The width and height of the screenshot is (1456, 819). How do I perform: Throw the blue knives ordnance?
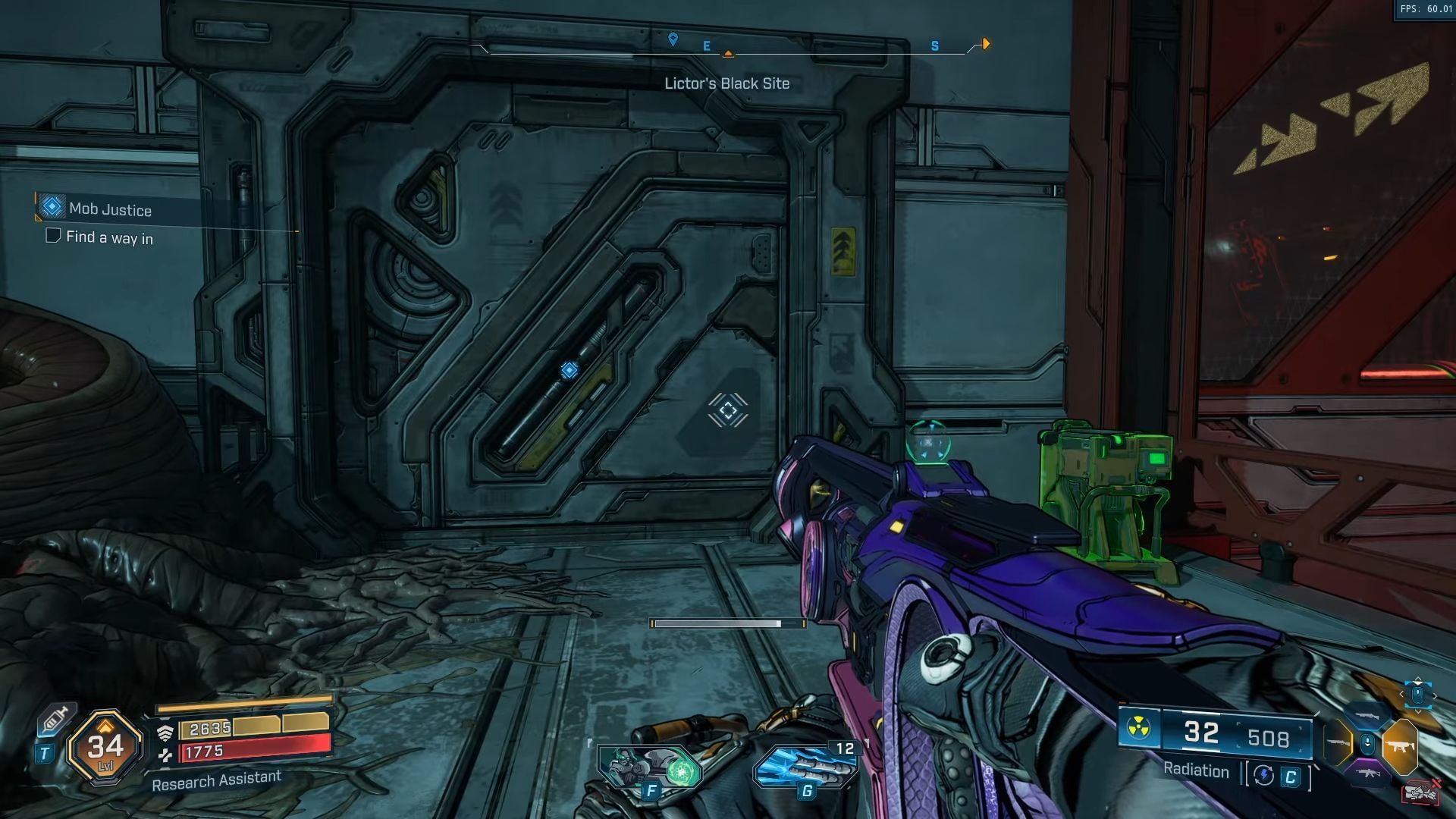coord(806,767)
